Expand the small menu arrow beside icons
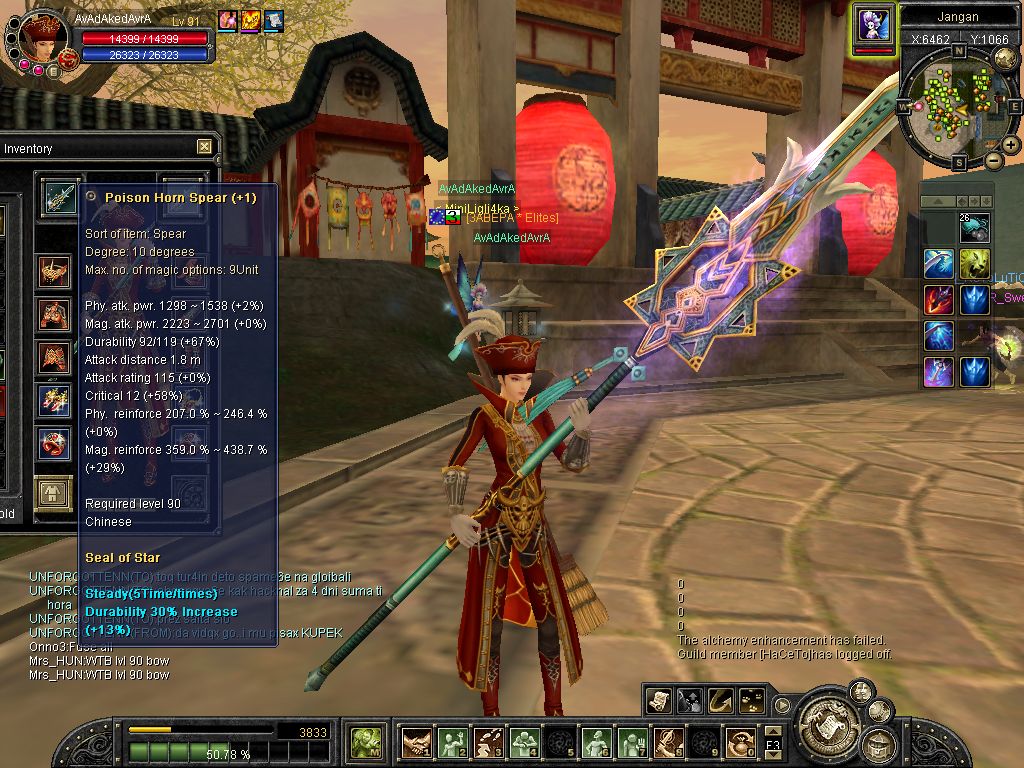This screenshot has height=768, width=1024. (783, 704)
